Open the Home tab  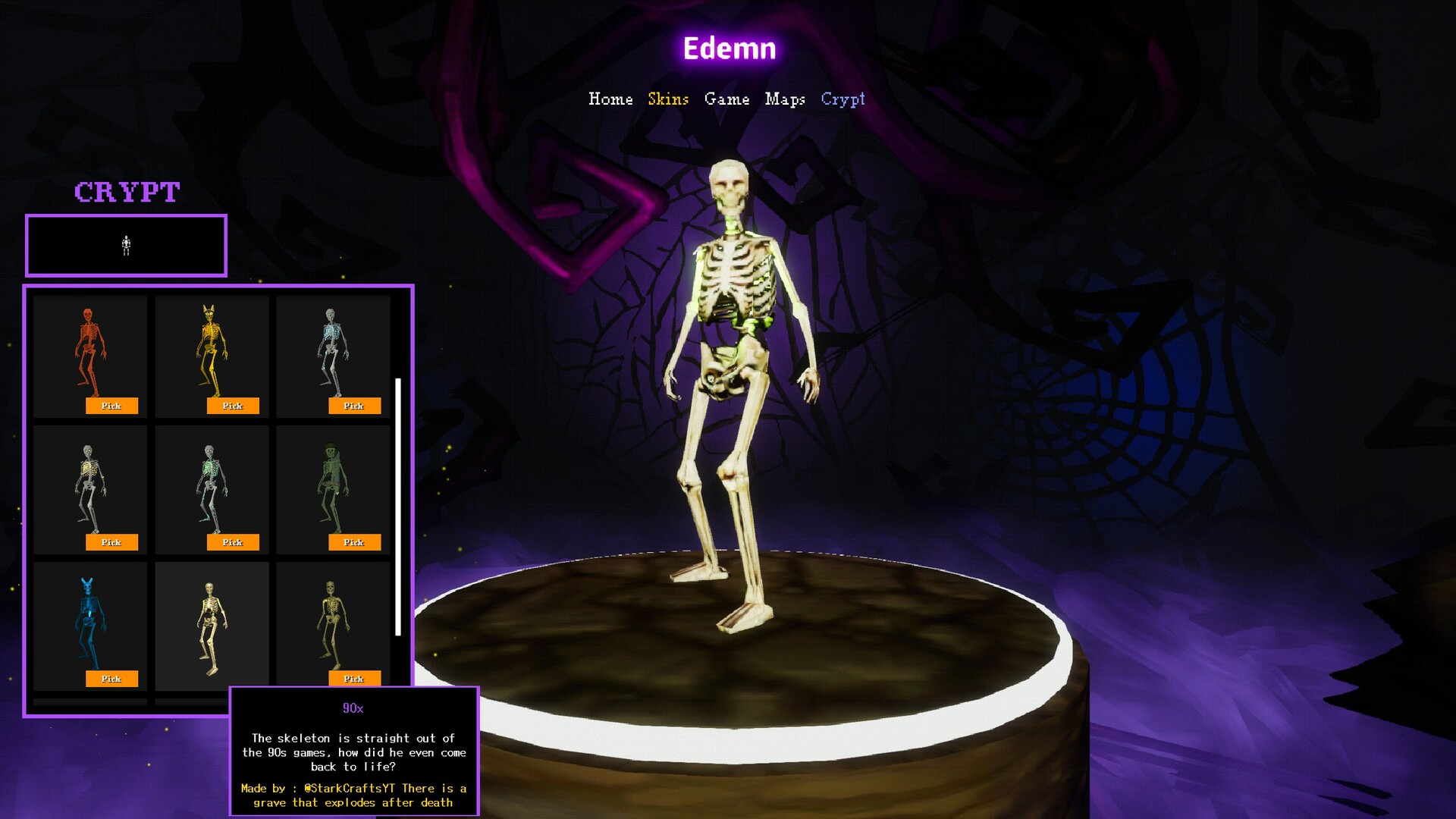point(611,99)
